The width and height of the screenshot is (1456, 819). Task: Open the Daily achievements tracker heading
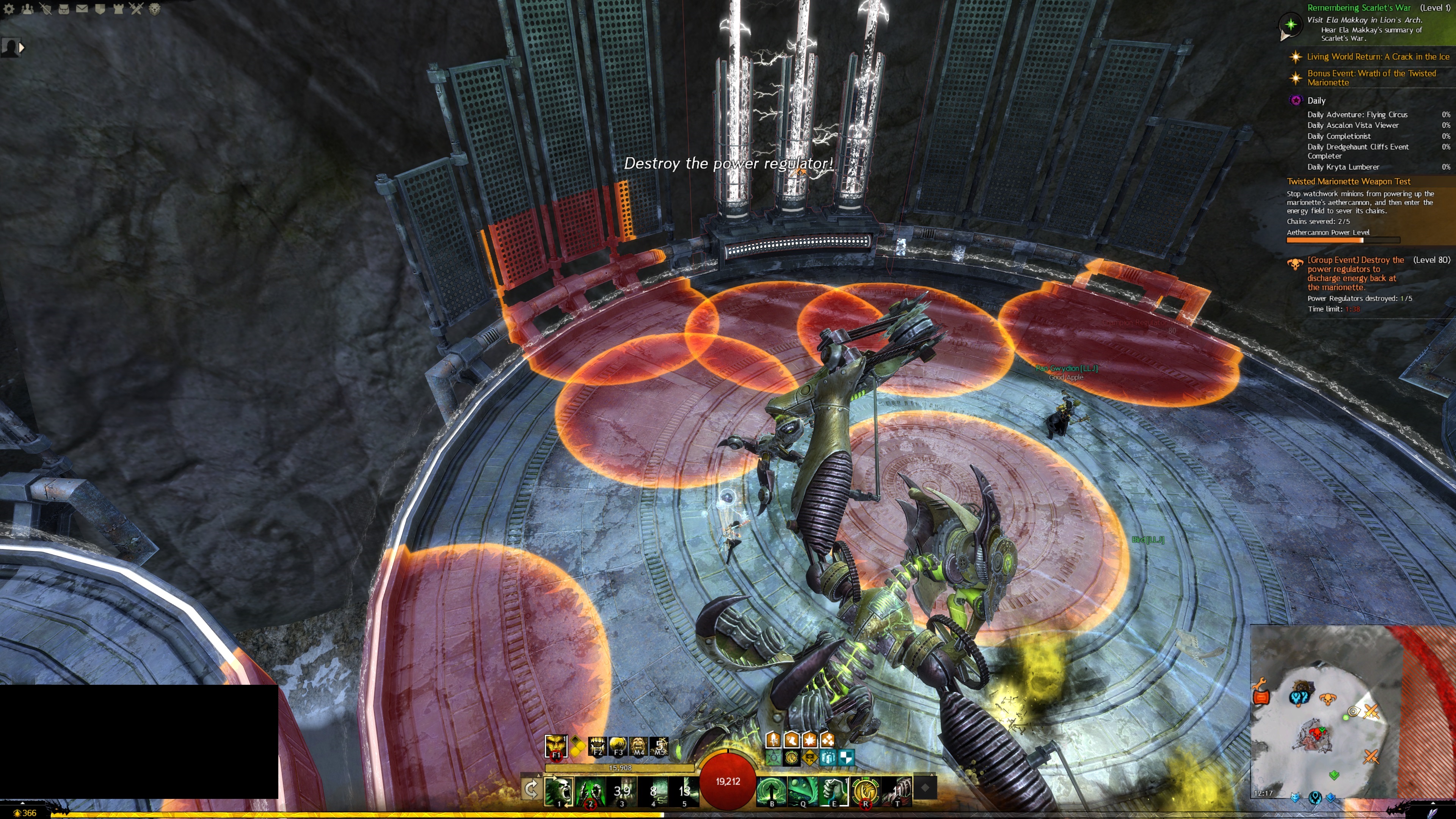tap(1316, 100)
